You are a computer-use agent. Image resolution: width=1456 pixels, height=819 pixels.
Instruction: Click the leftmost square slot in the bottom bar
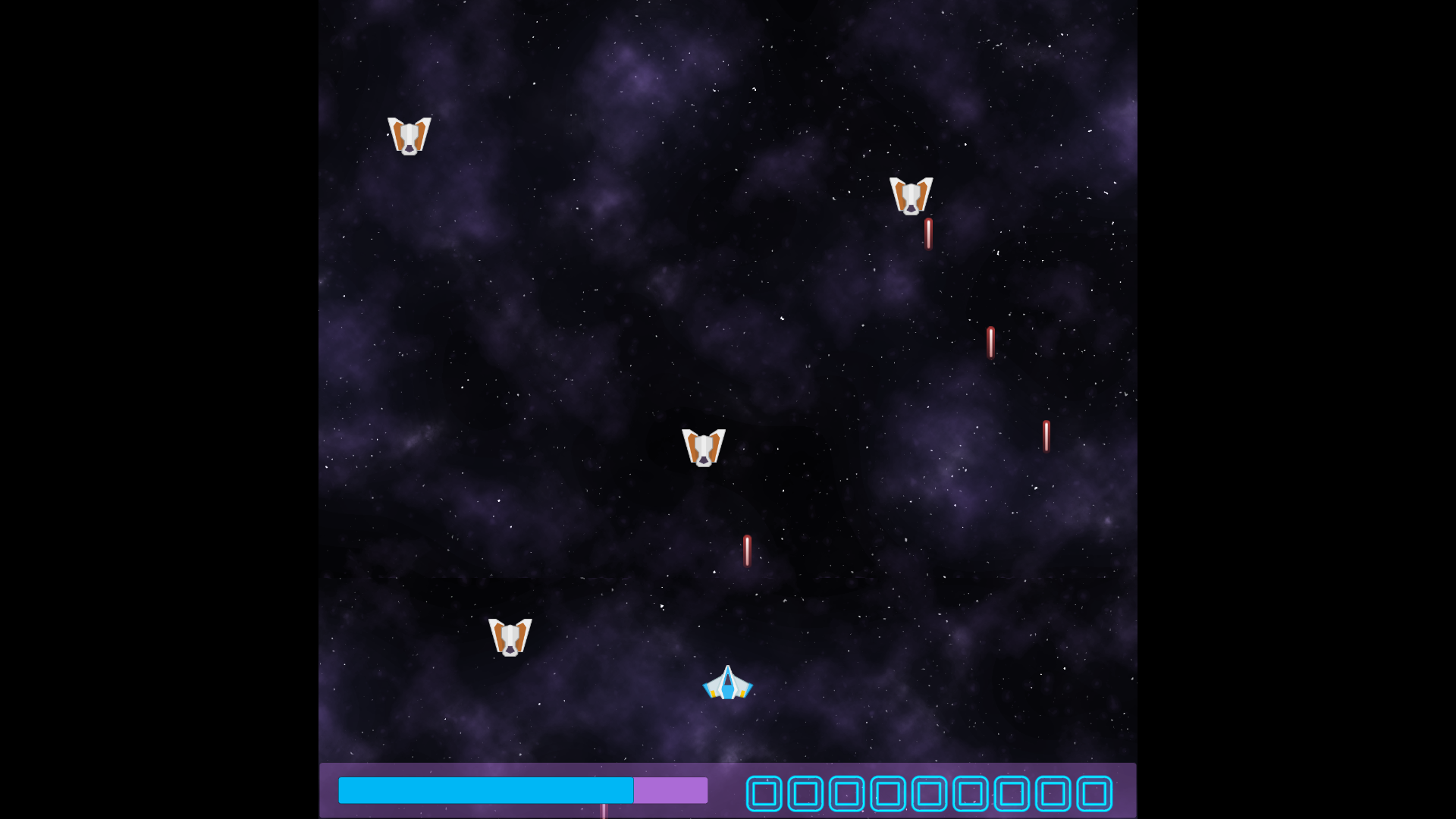coord(765,793)
